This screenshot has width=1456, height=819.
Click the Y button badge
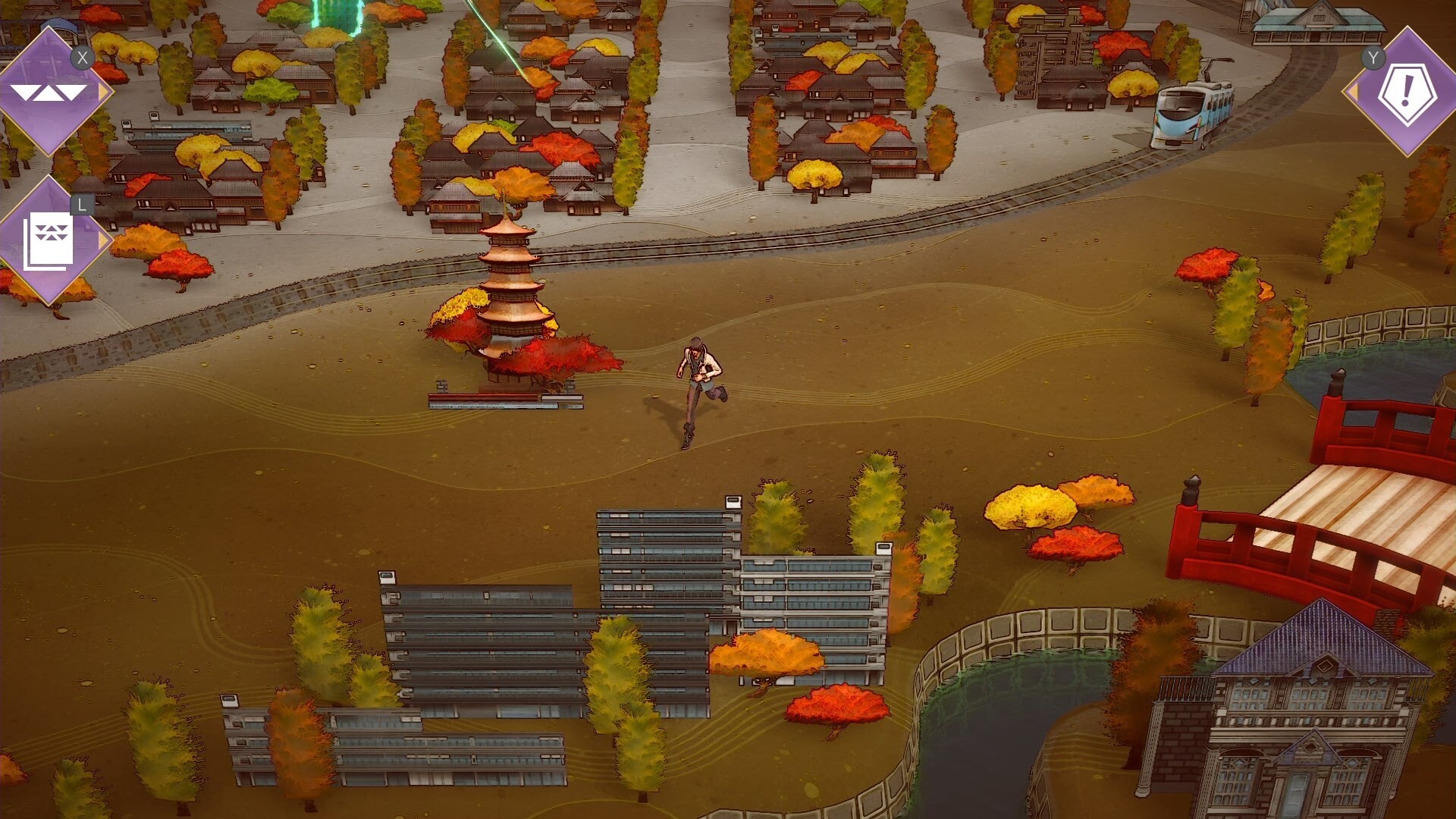click(x=1372, y=59)
